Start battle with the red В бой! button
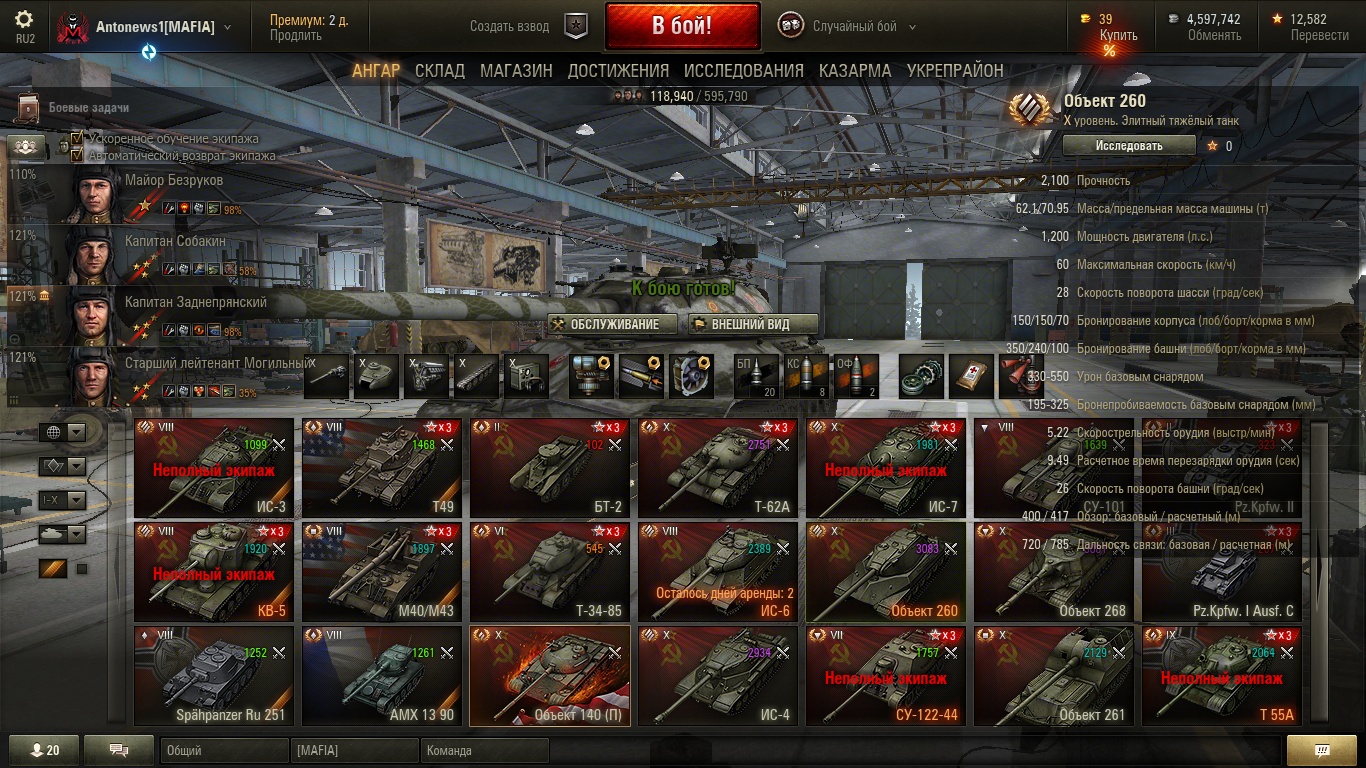 (x=682, y=26)
